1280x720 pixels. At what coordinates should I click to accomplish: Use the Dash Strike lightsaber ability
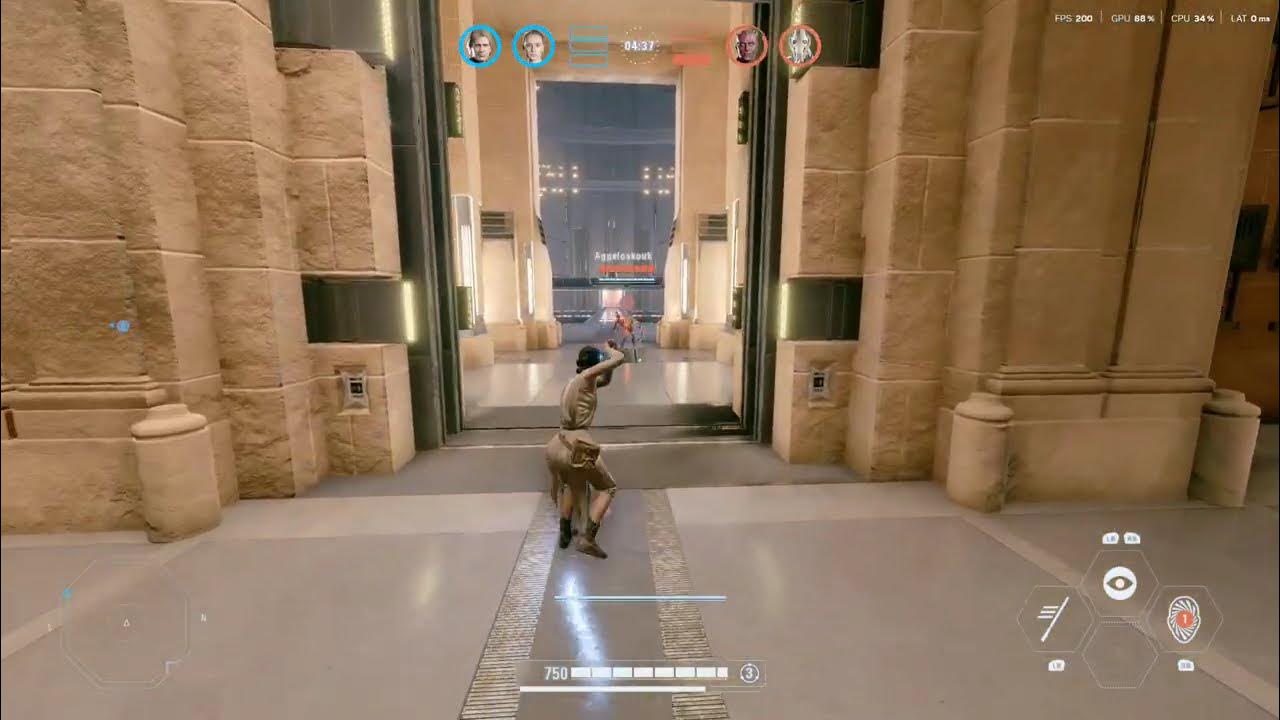[x=1053, y=620]
